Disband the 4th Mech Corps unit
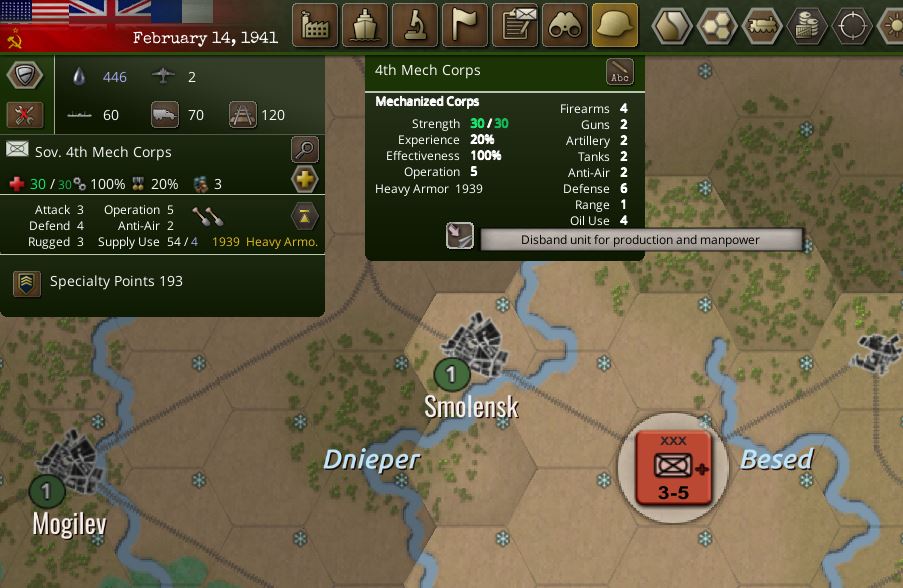Image resolution: width=903 pixels, height=588 pixels. point(460,236)
